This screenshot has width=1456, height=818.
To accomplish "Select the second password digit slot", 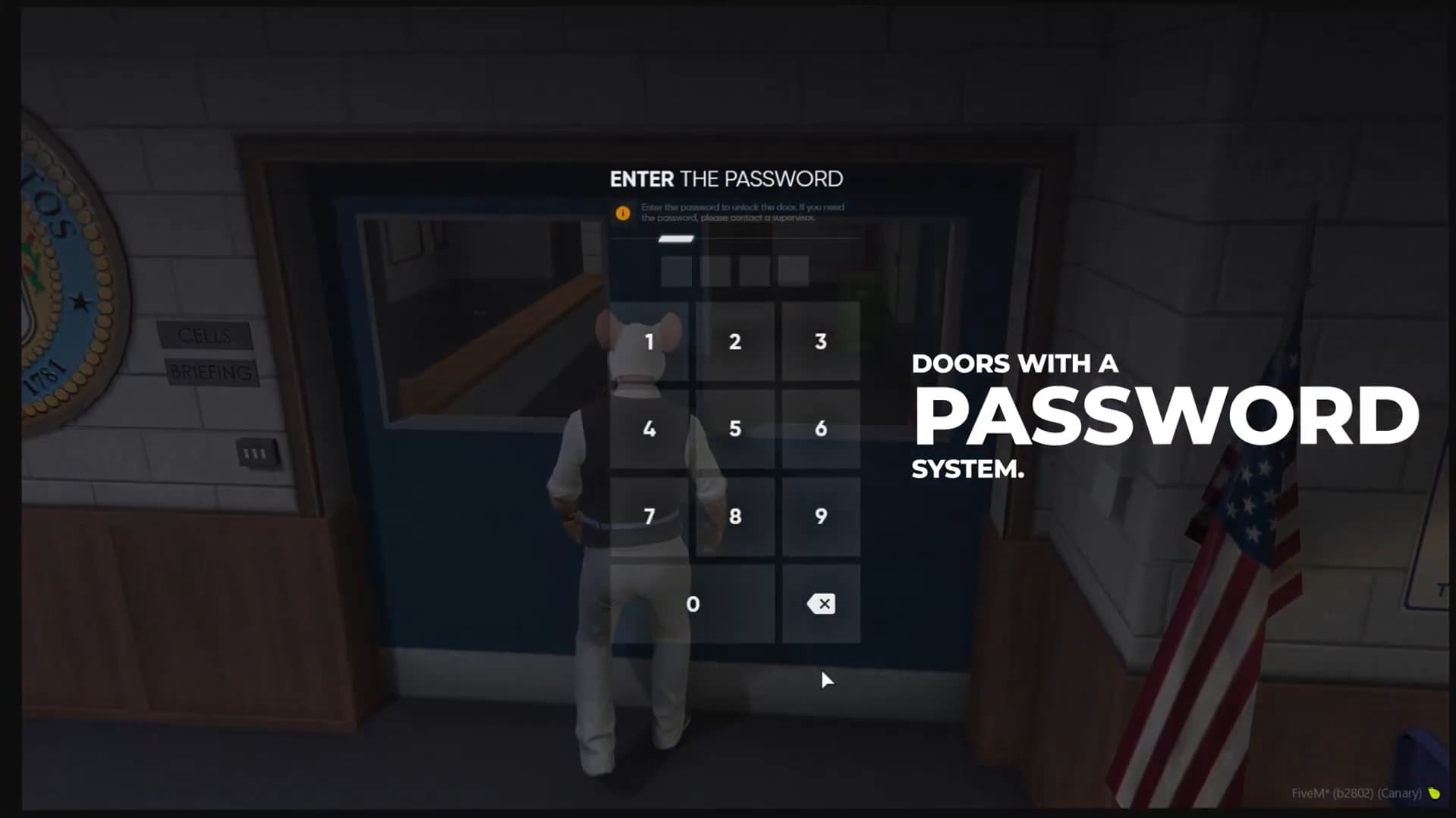I will pos(714,270).
